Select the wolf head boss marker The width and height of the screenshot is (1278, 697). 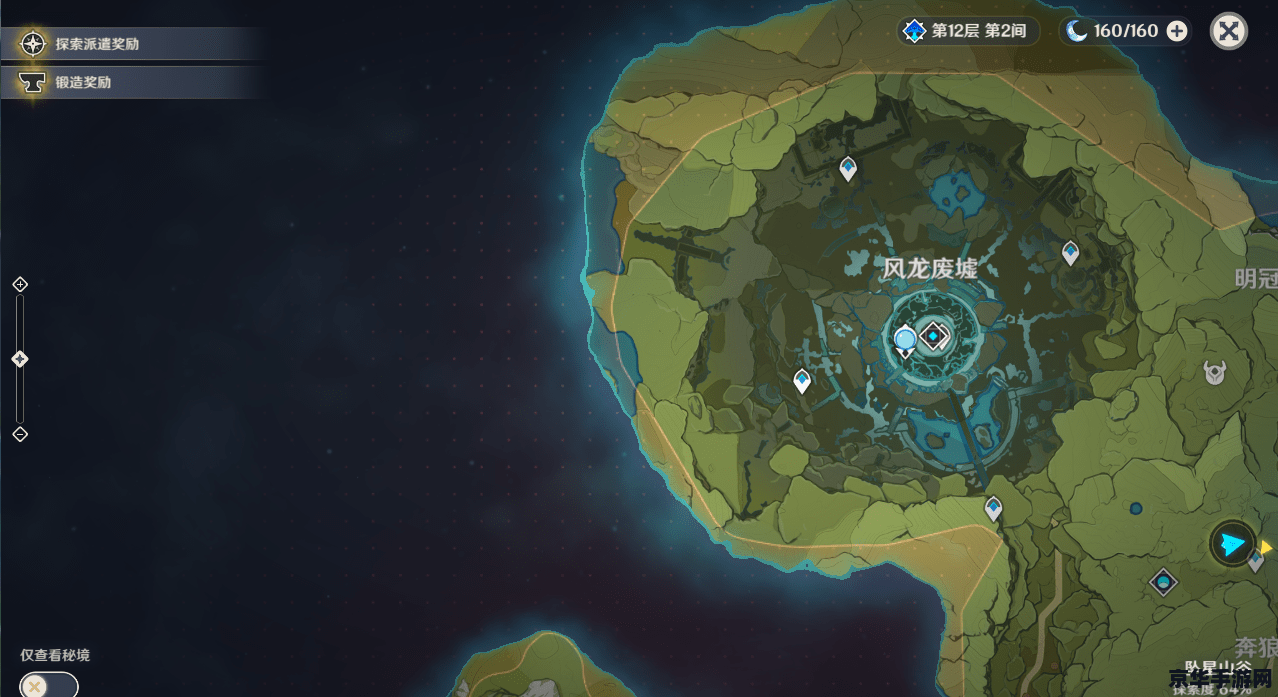[x=1215, y=373]
